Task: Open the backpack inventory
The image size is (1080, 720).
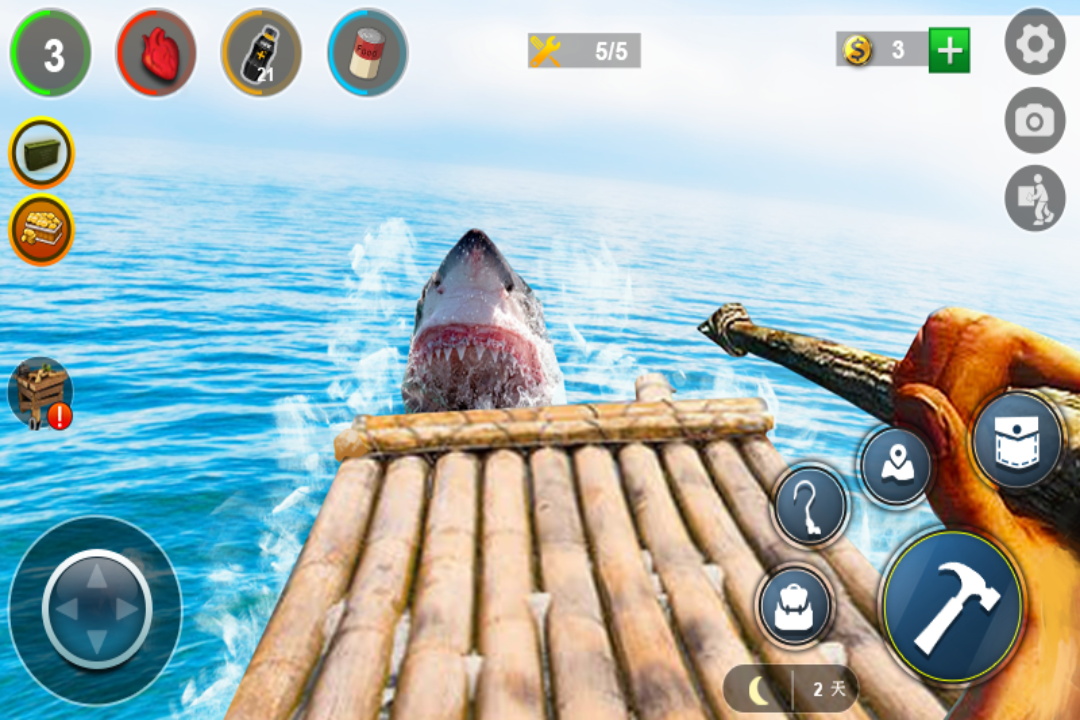Action: point(795,605)
